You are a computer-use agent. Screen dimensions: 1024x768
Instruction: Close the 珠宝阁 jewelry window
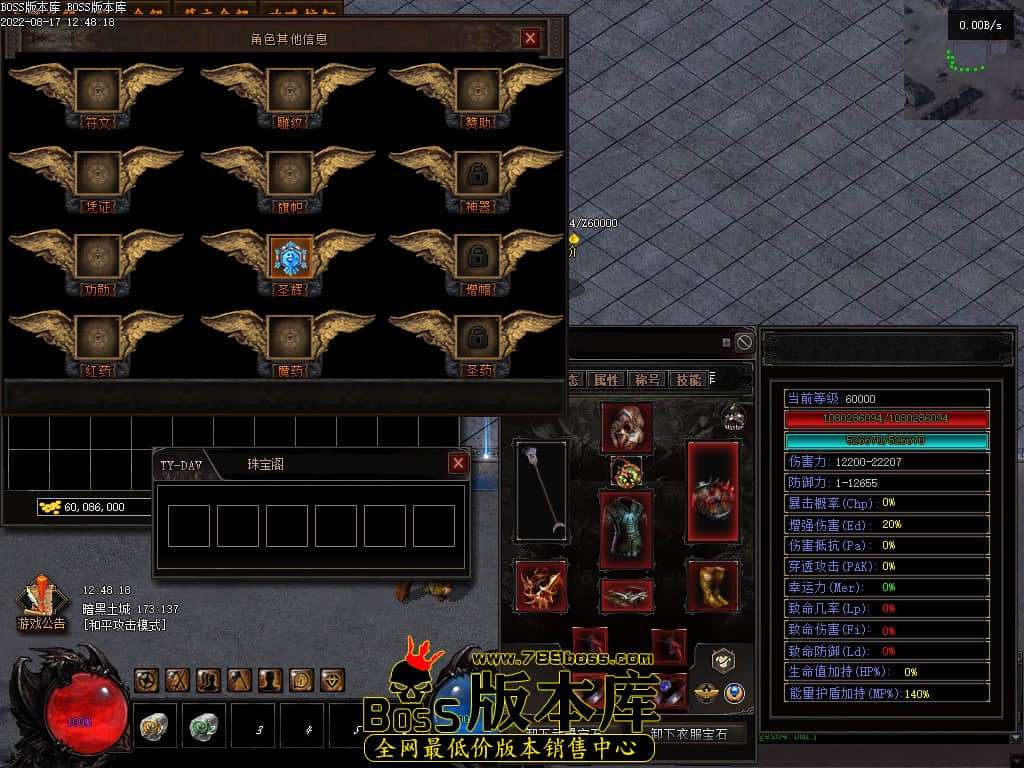pyautogui.click(x=458, y=463)
